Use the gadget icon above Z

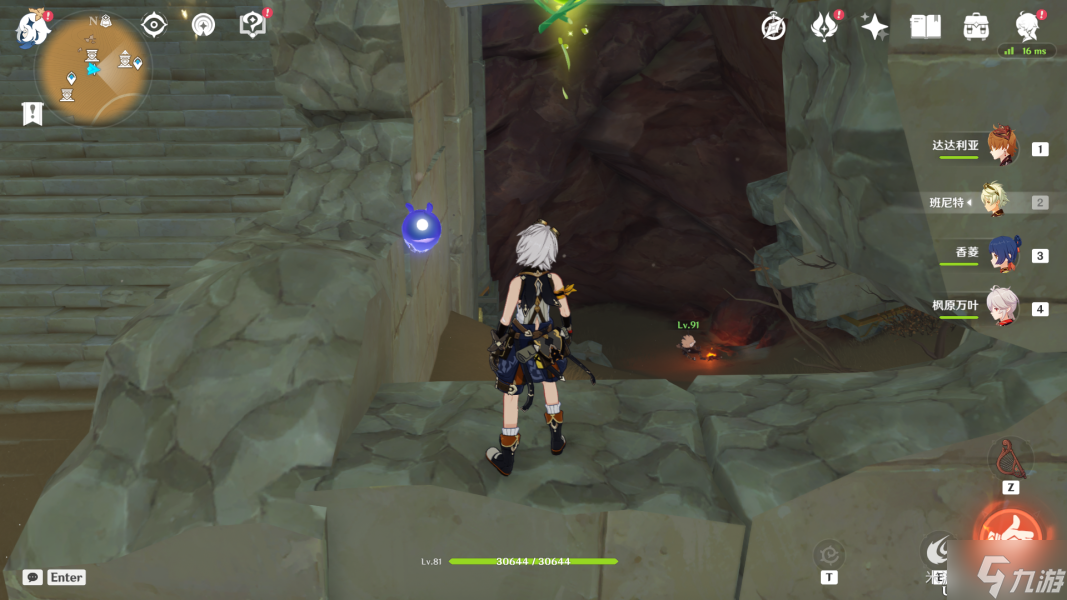[x=1010, y=459]
